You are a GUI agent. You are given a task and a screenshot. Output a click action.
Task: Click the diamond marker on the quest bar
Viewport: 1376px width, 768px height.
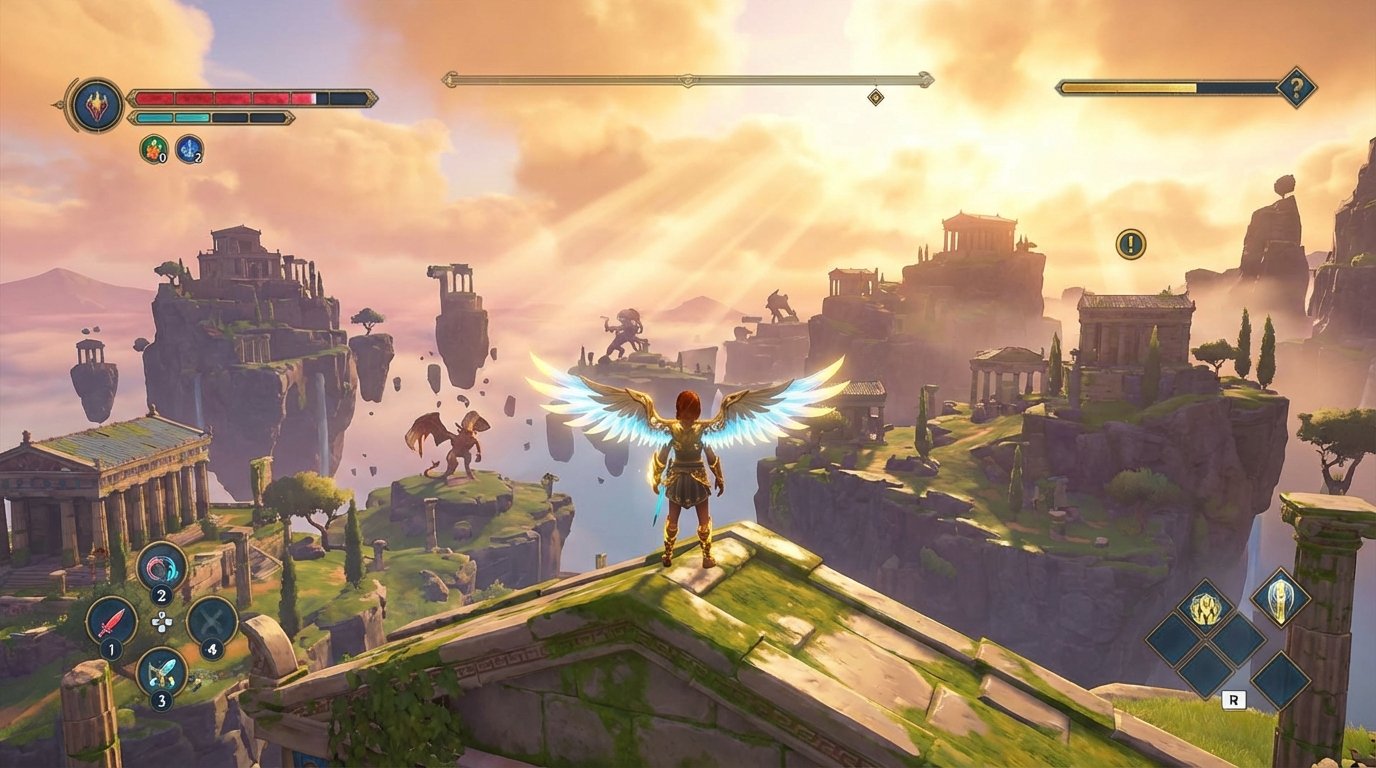coord(875,98)
